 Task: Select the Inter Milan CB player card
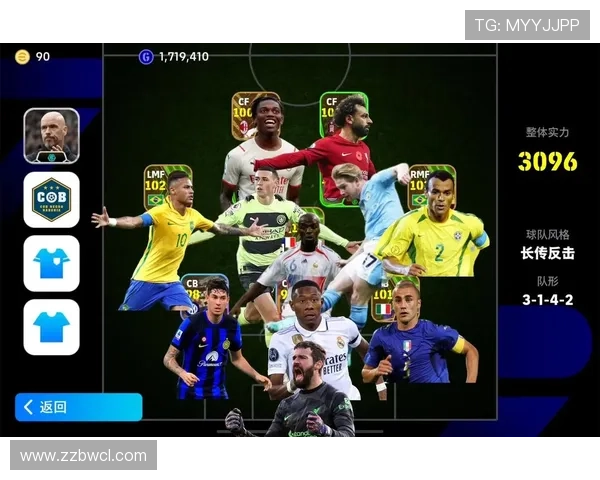pos(207,340)
